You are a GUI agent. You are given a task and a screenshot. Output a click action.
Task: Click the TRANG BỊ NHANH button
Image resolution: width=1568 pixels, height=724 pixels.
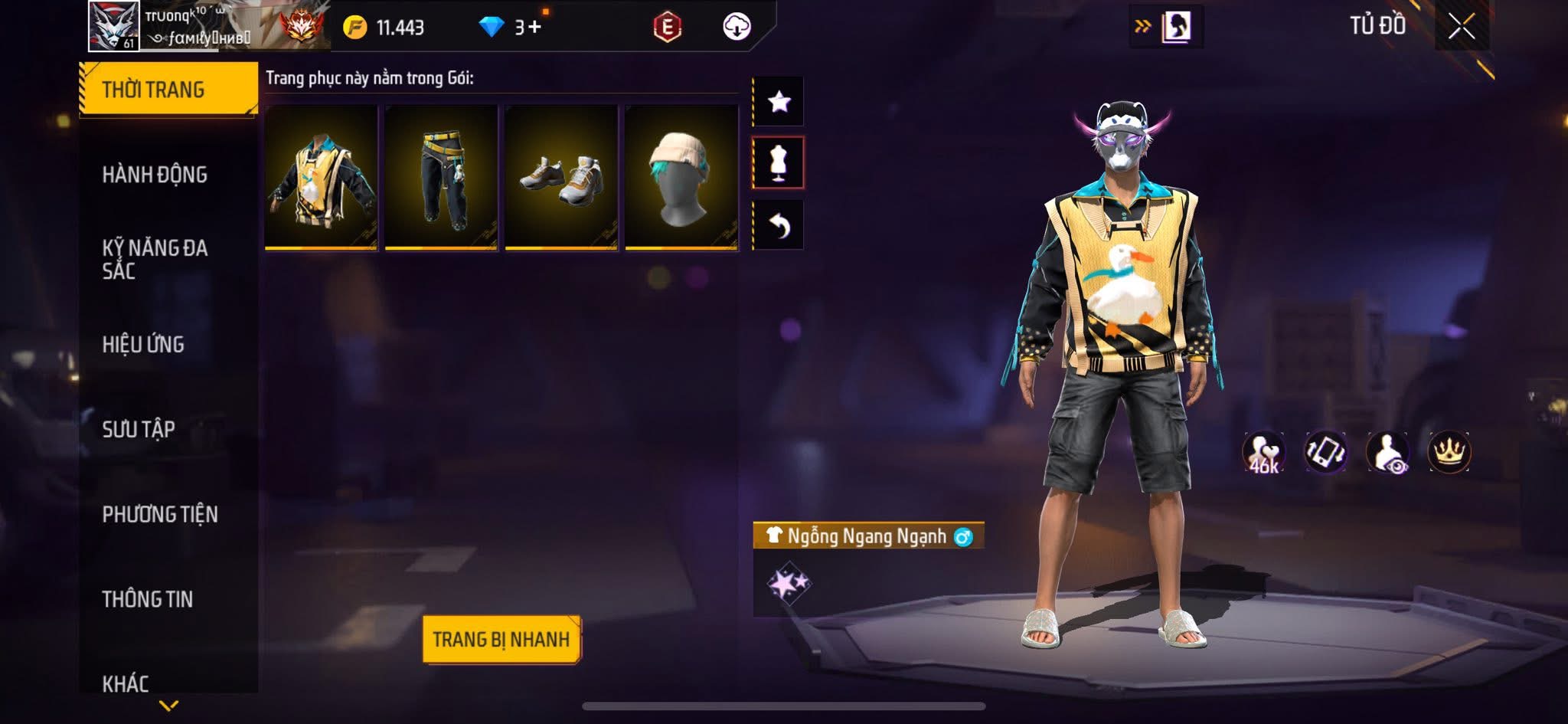501,639
